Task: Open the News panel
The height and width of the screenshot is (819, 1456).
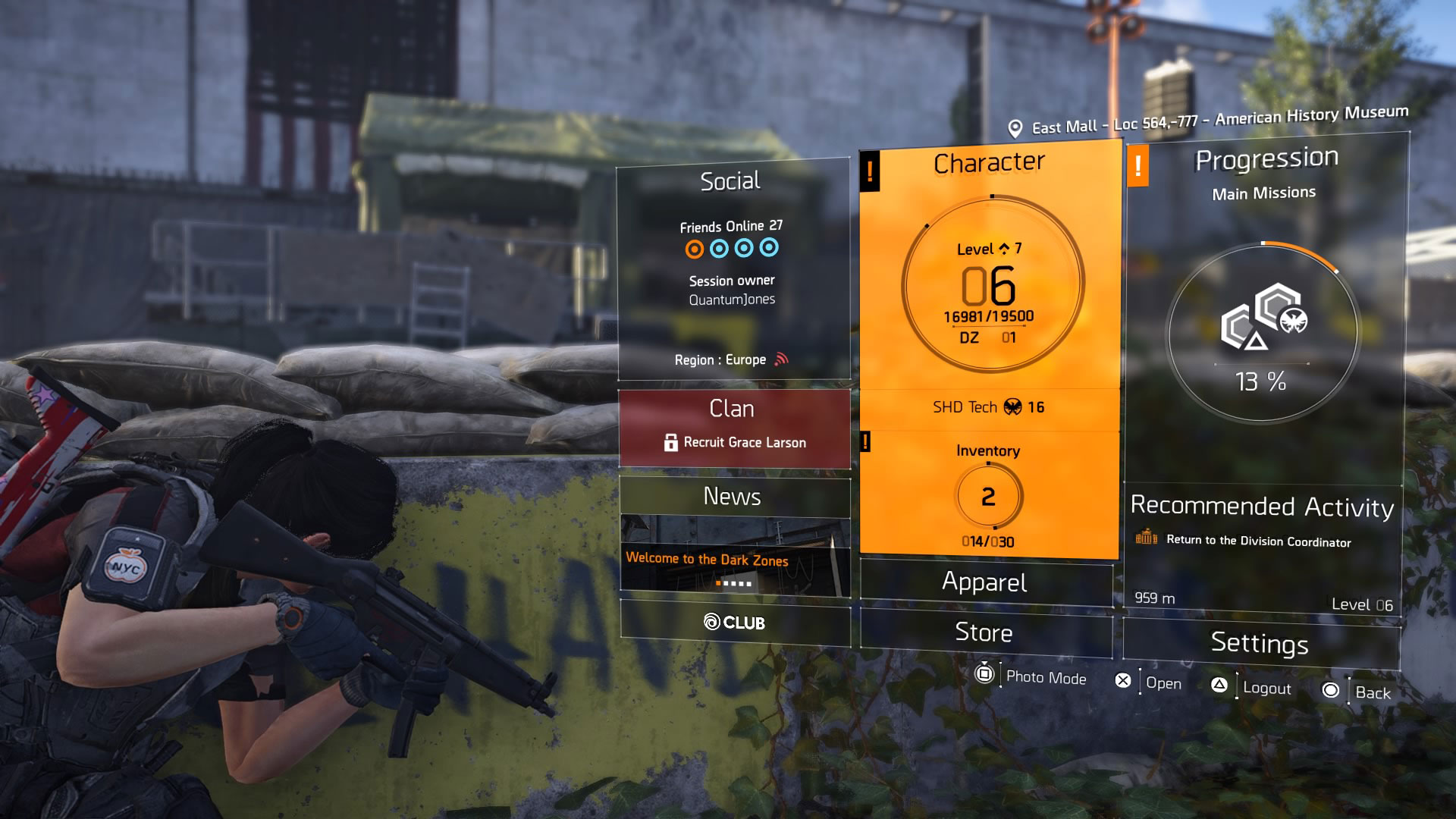Action: (x=733, y=497)
